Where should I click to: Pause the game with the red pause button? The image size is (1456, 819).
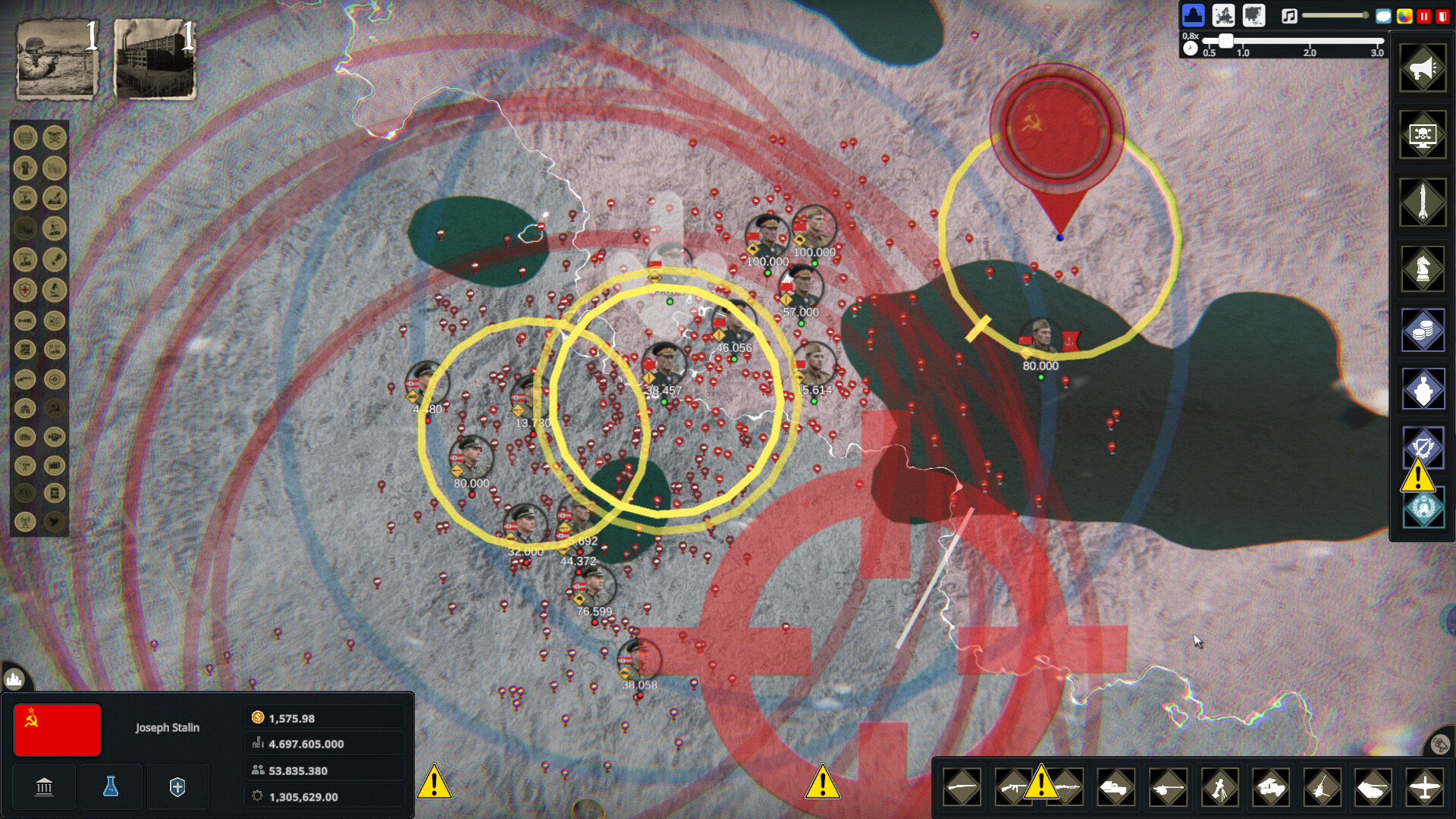(x=1424, y=16)
